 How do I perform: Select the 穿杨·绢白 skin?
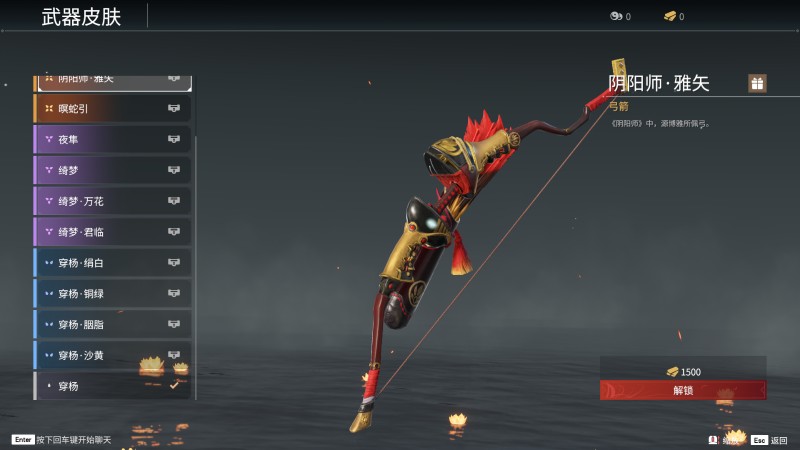coord(112,263)
